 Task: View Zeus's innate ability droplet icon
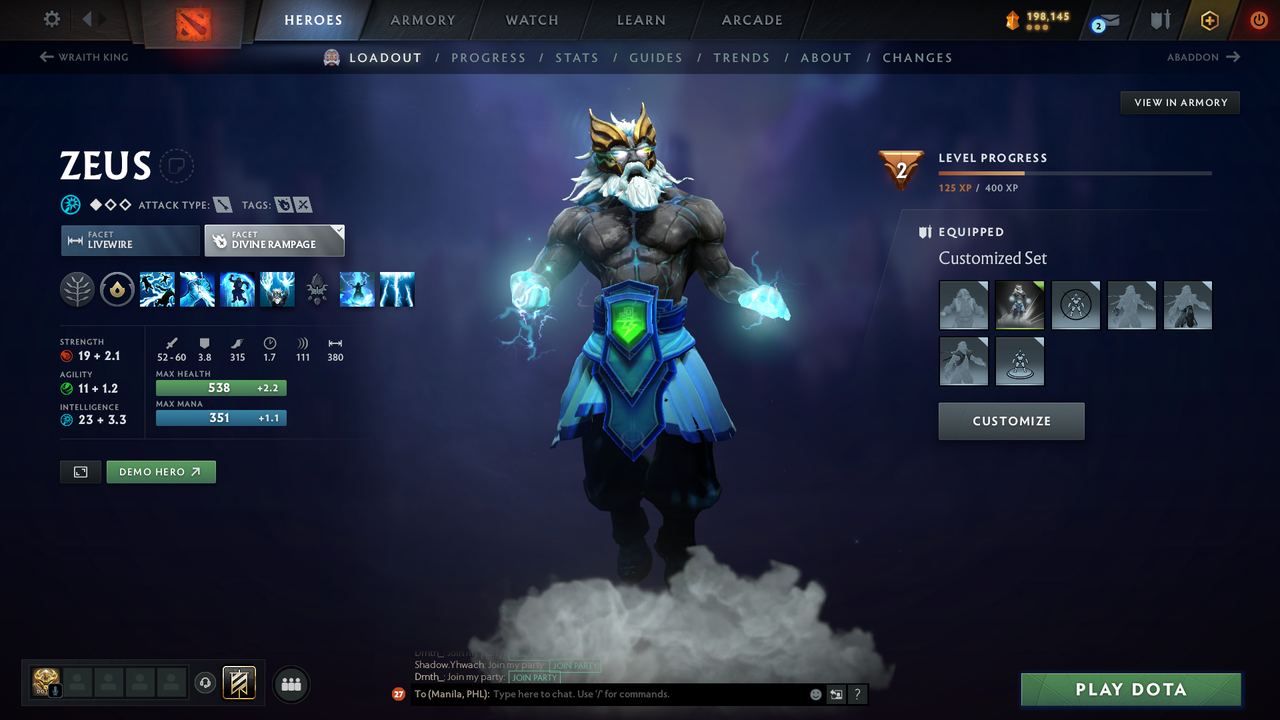click(x=117, y=289)
